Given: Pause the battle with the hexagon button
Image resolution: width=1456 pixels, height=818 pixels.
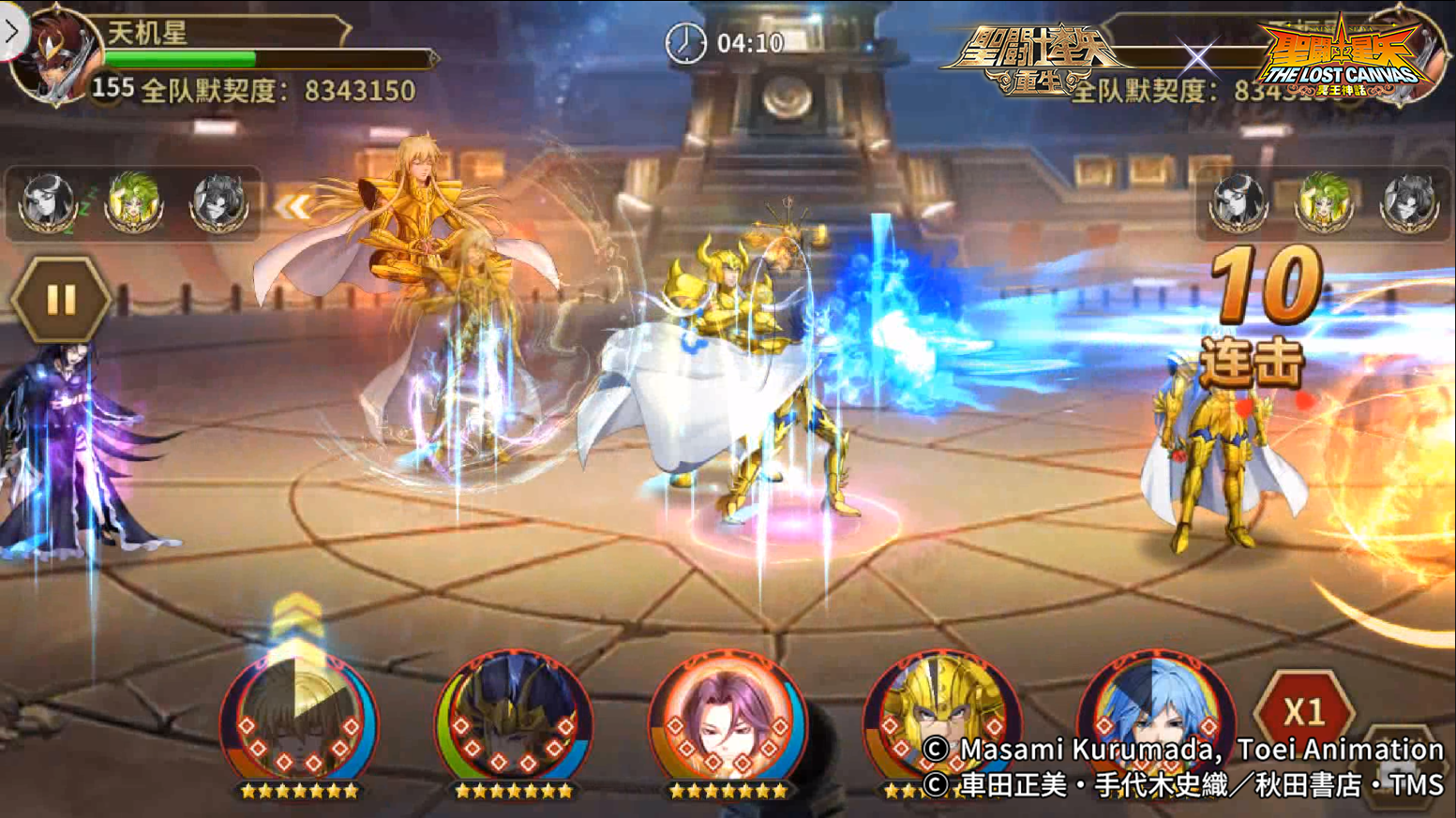Looking at the screenshot, I should pyautogui.click(x=61, y=300).
